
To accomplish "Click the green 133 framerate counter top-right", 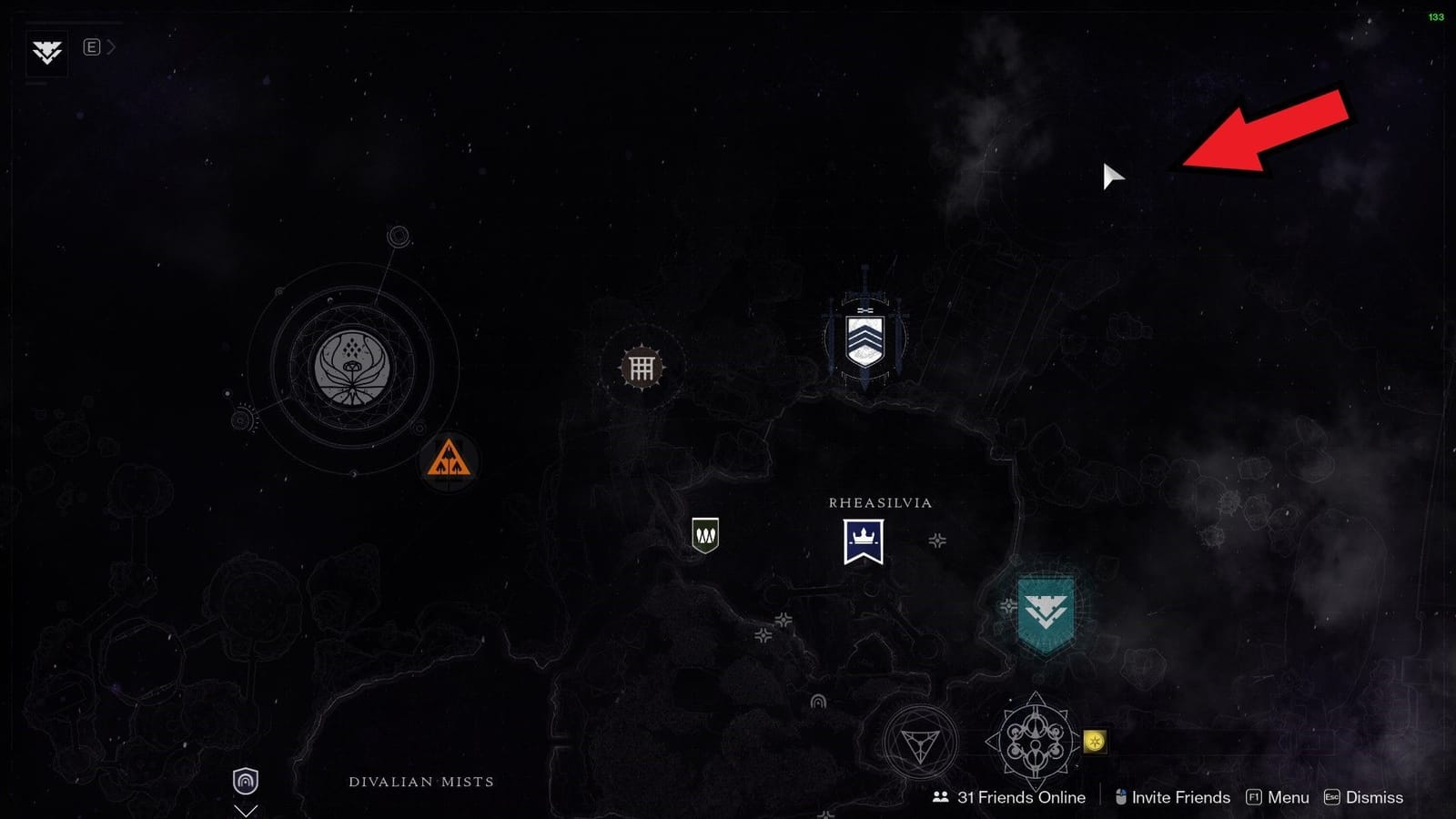I will (1438, 16).
